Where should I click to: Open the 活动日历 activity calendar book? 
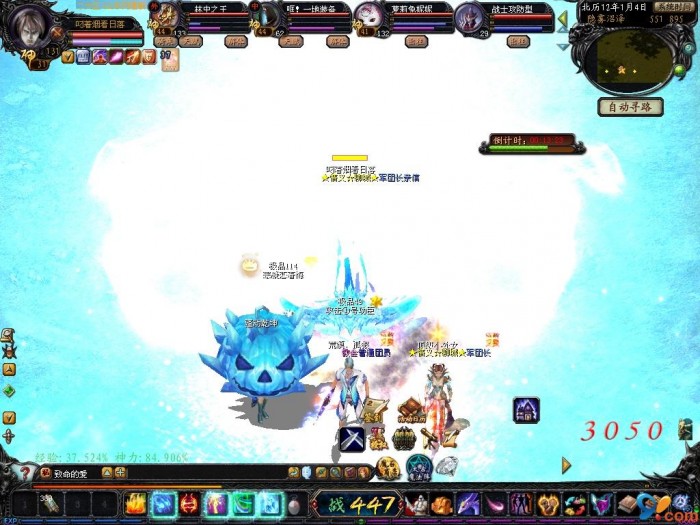pyautogui.click(x=411, y=411)
